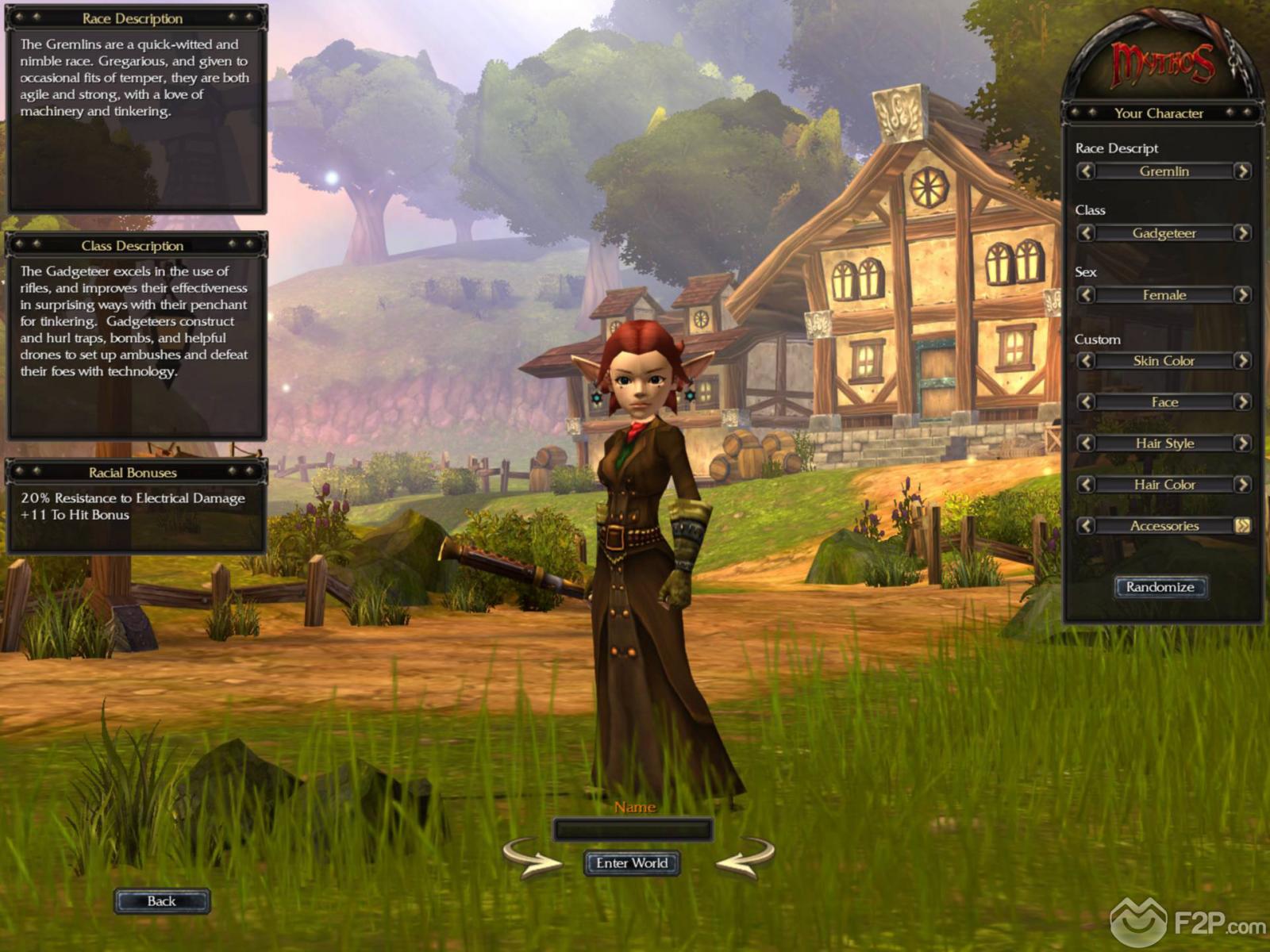Select the next Face option
This screenshot has width=1270, height=952.
1242,402
